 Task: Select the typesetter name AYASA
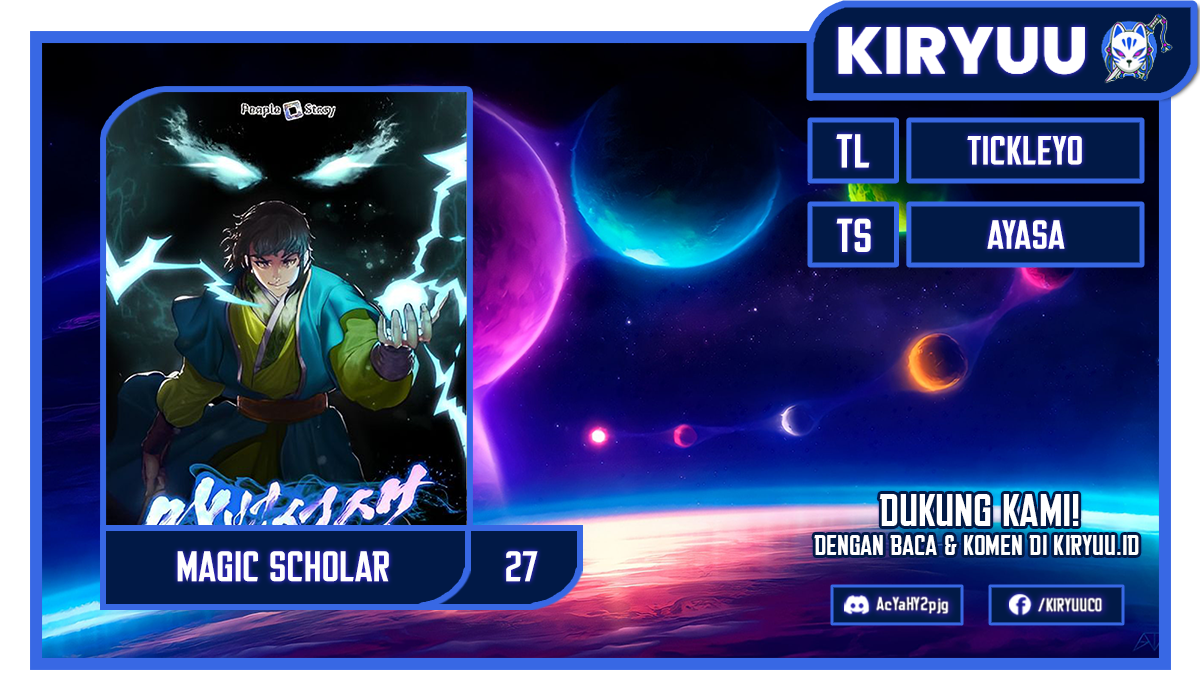pyautogui.click(x=1024, y=235)
